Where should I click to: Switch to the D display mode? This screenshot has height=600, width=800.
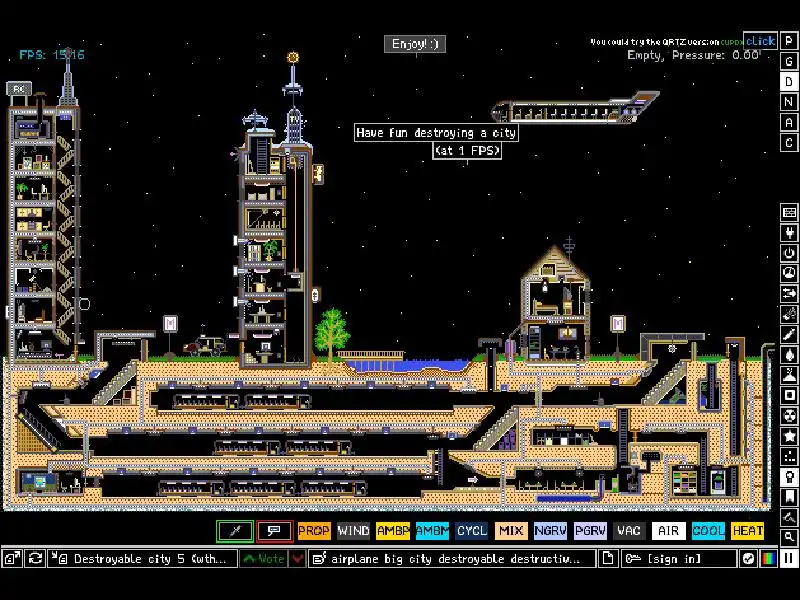(789, 81)
